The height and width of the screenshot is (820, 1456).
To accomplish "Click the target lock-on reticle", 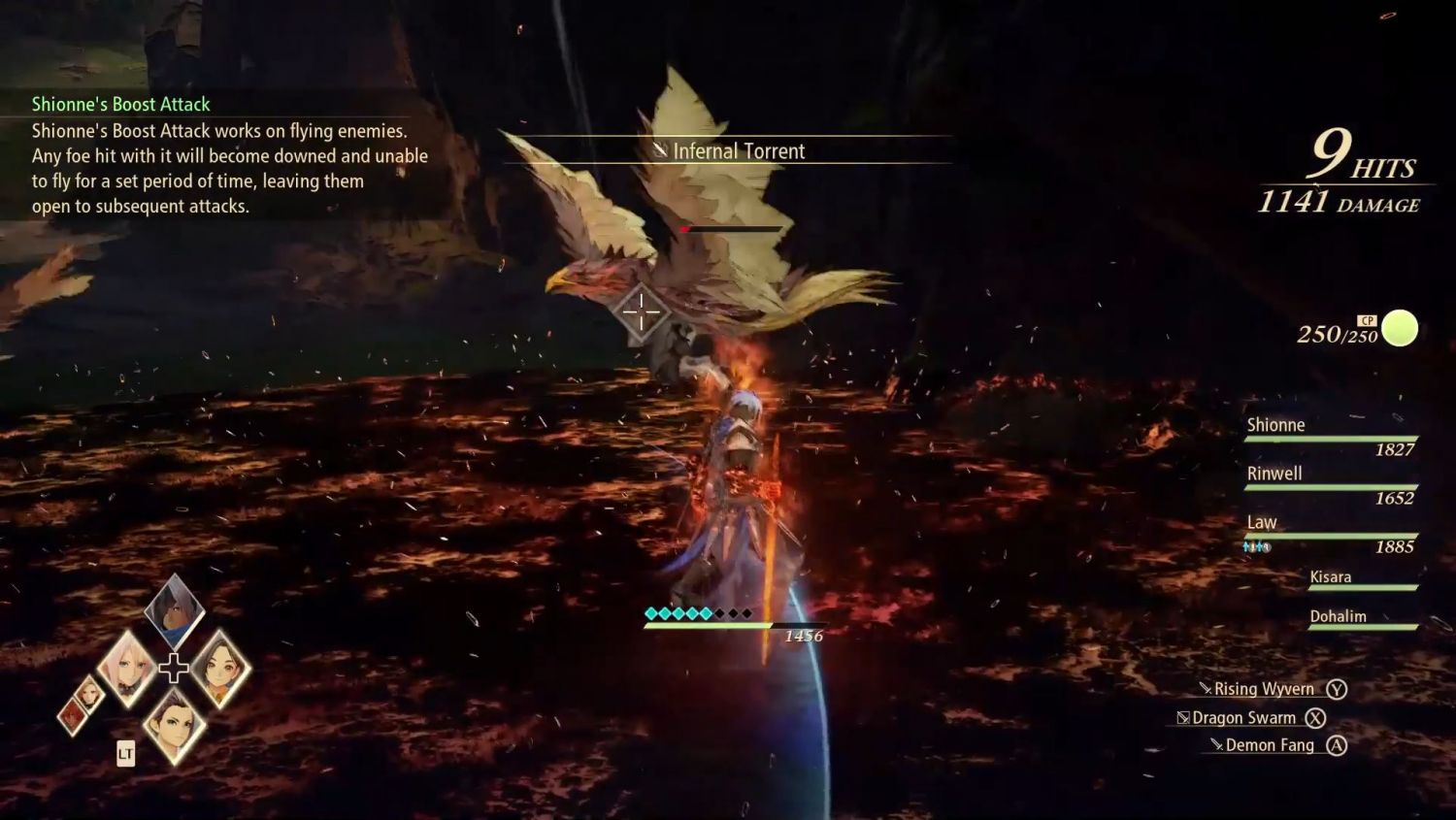I will point(641,312).
